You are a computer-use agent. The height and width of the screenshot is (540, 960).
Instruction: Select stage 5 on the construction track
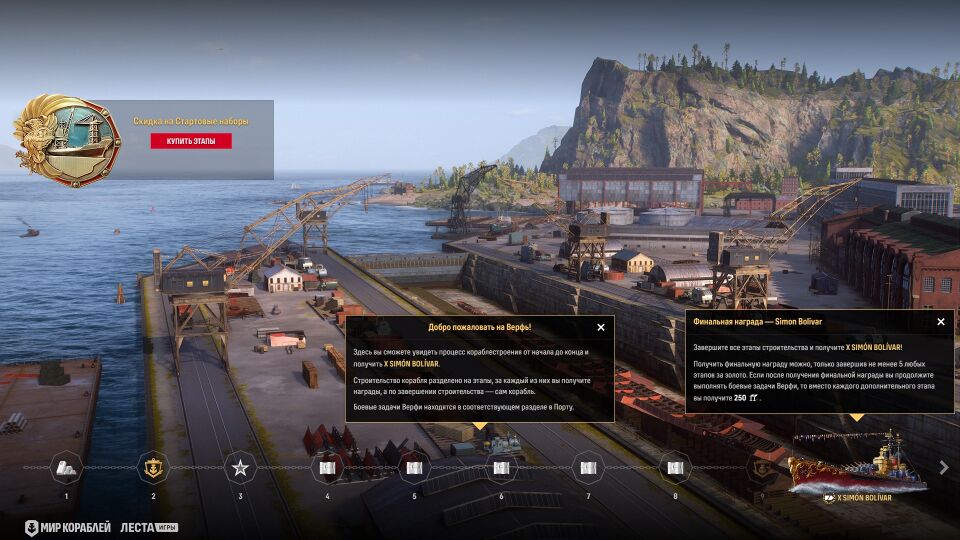[414, 467]
